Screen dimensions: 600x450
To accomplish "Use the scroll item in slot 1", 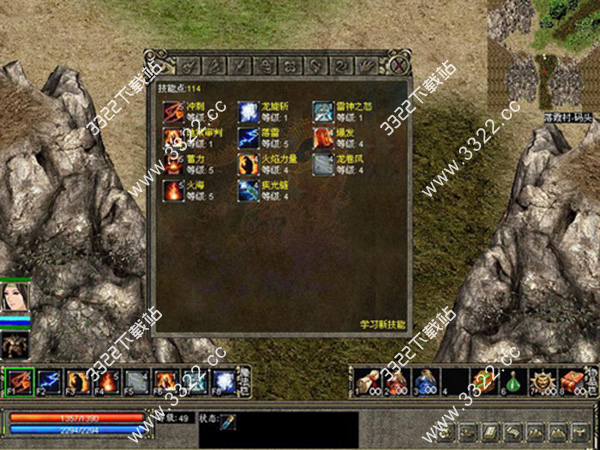I will (x=367, y=381).
